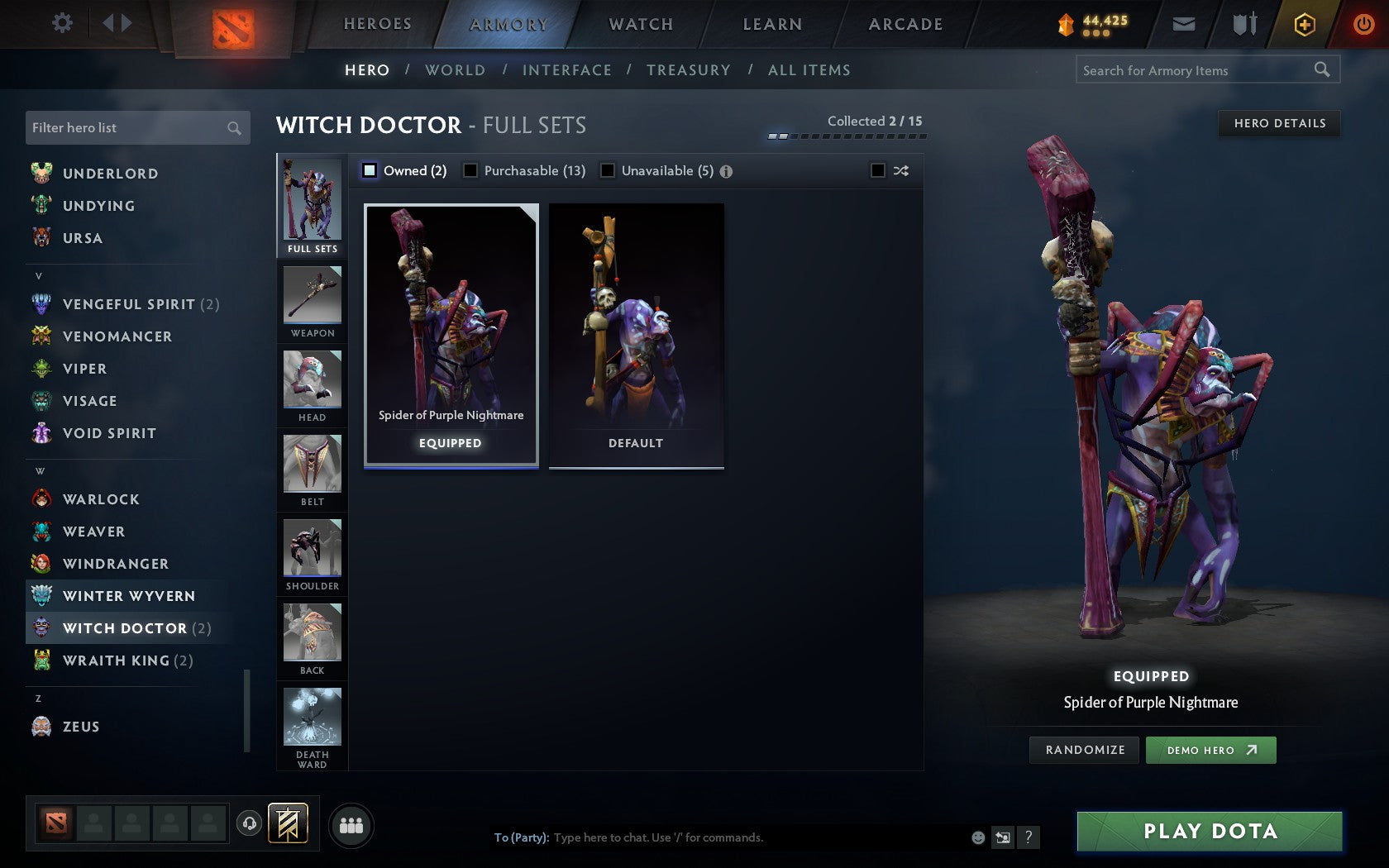Viewport: 1389px width, 868px height.
Task: Select Winter Wyvern from the hero list
Action: [128, 595]
